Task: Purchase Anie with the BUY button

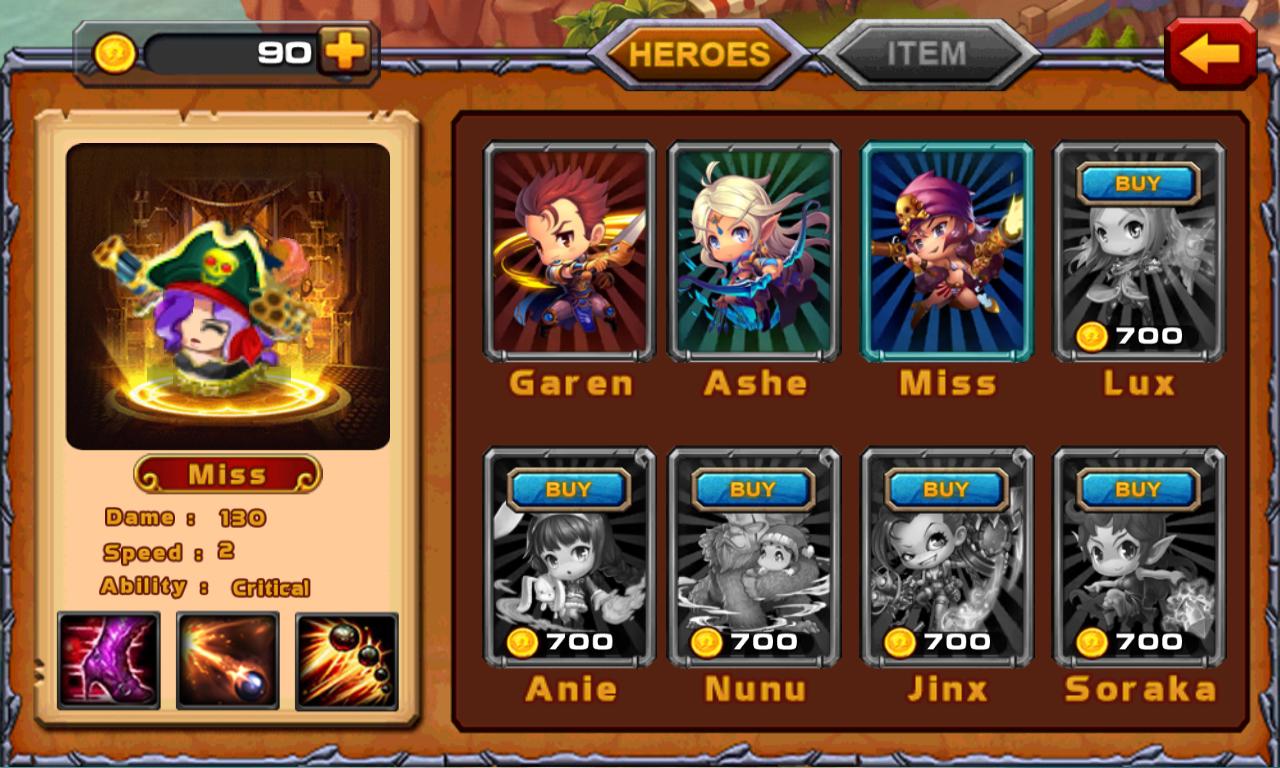Action: [x=571, y=489]
